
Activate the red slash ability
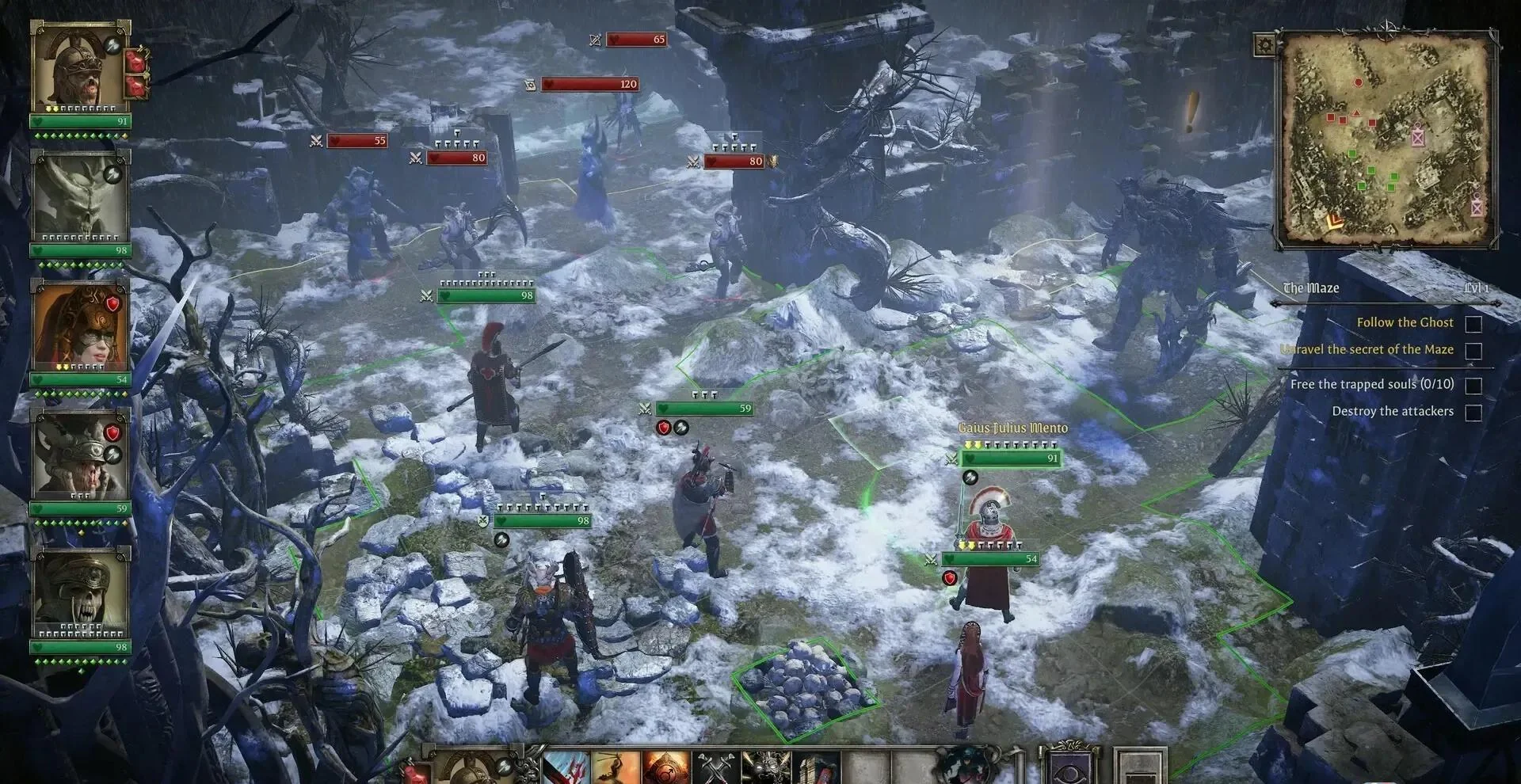566,767
